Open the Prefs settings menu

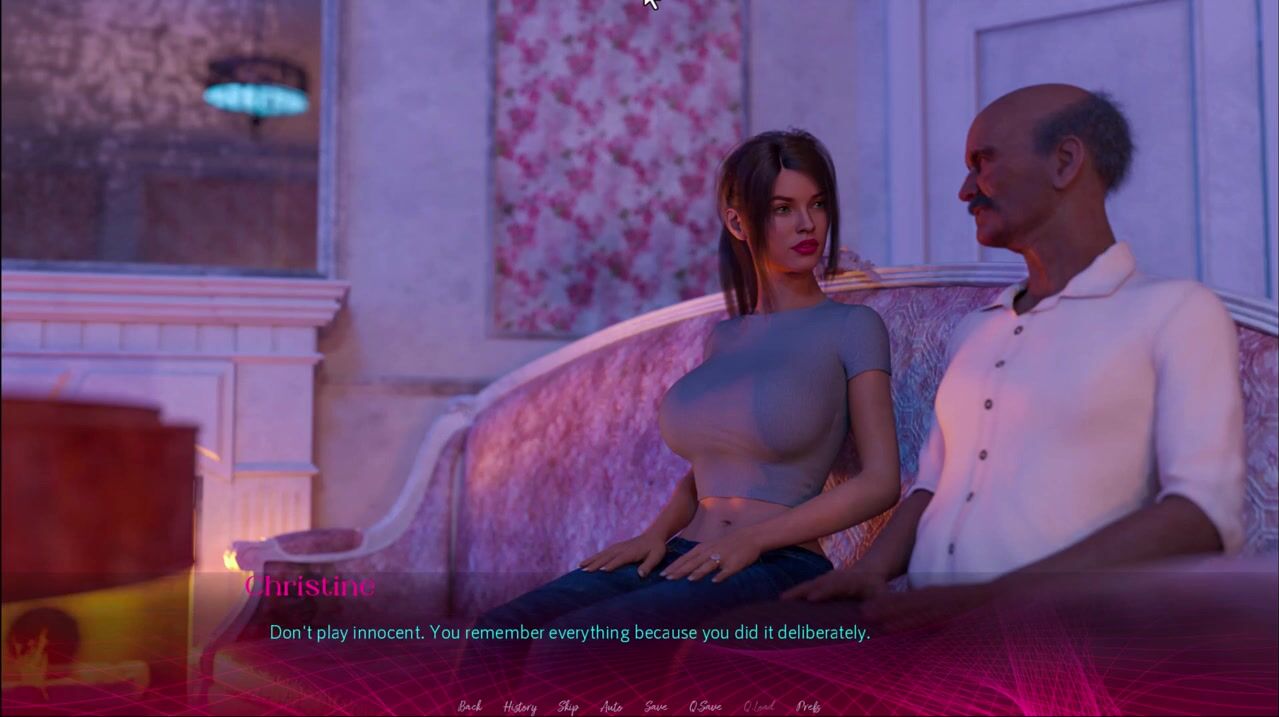(808, 707)
